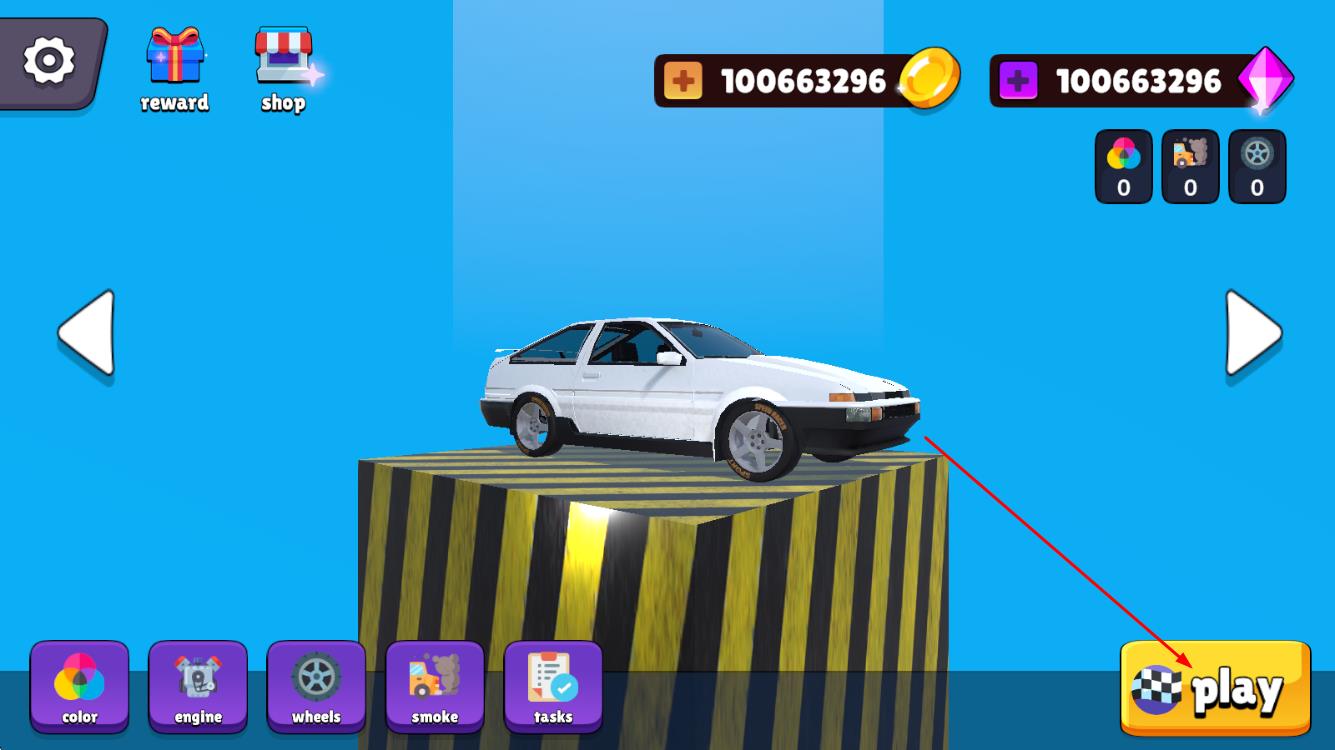Click the wheel counter icon
Viewport: 1335px width, 750px height.
(x=1257, y=165)
